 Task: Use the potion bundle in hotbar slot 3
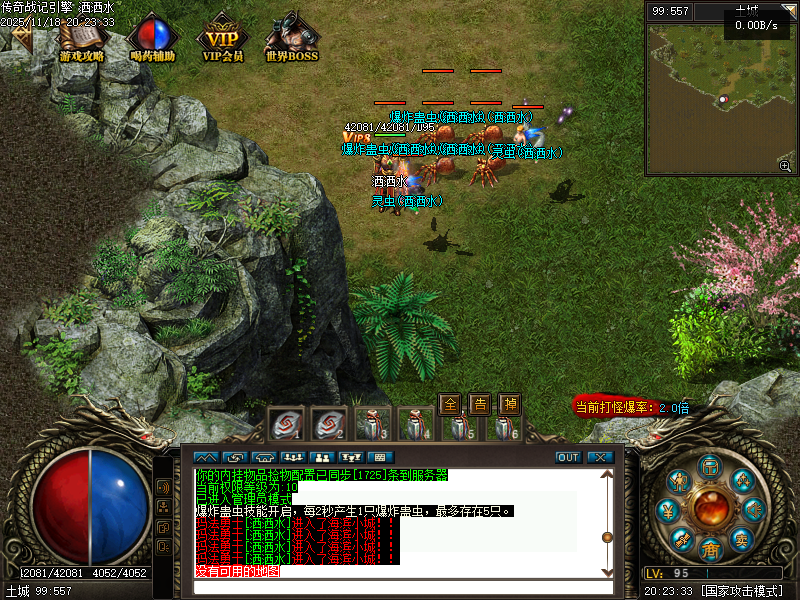(372, 424)
